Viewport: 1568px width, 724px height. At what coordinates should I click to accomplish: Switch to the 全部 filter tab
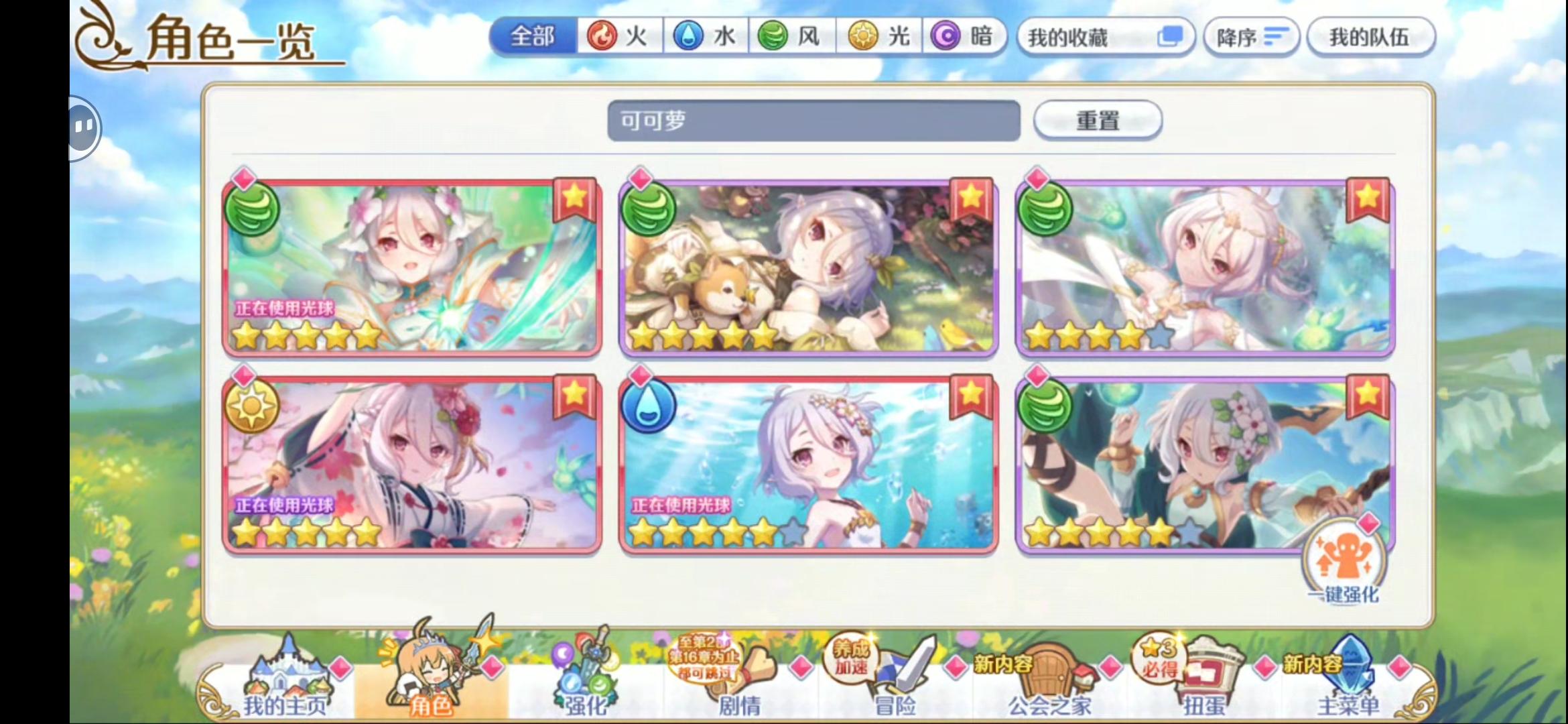[x=533, y=37]
